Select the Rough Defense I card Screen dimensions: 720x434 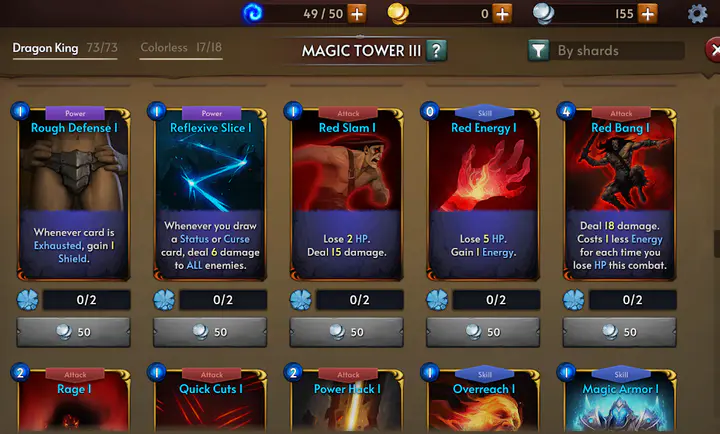point(75,190)
